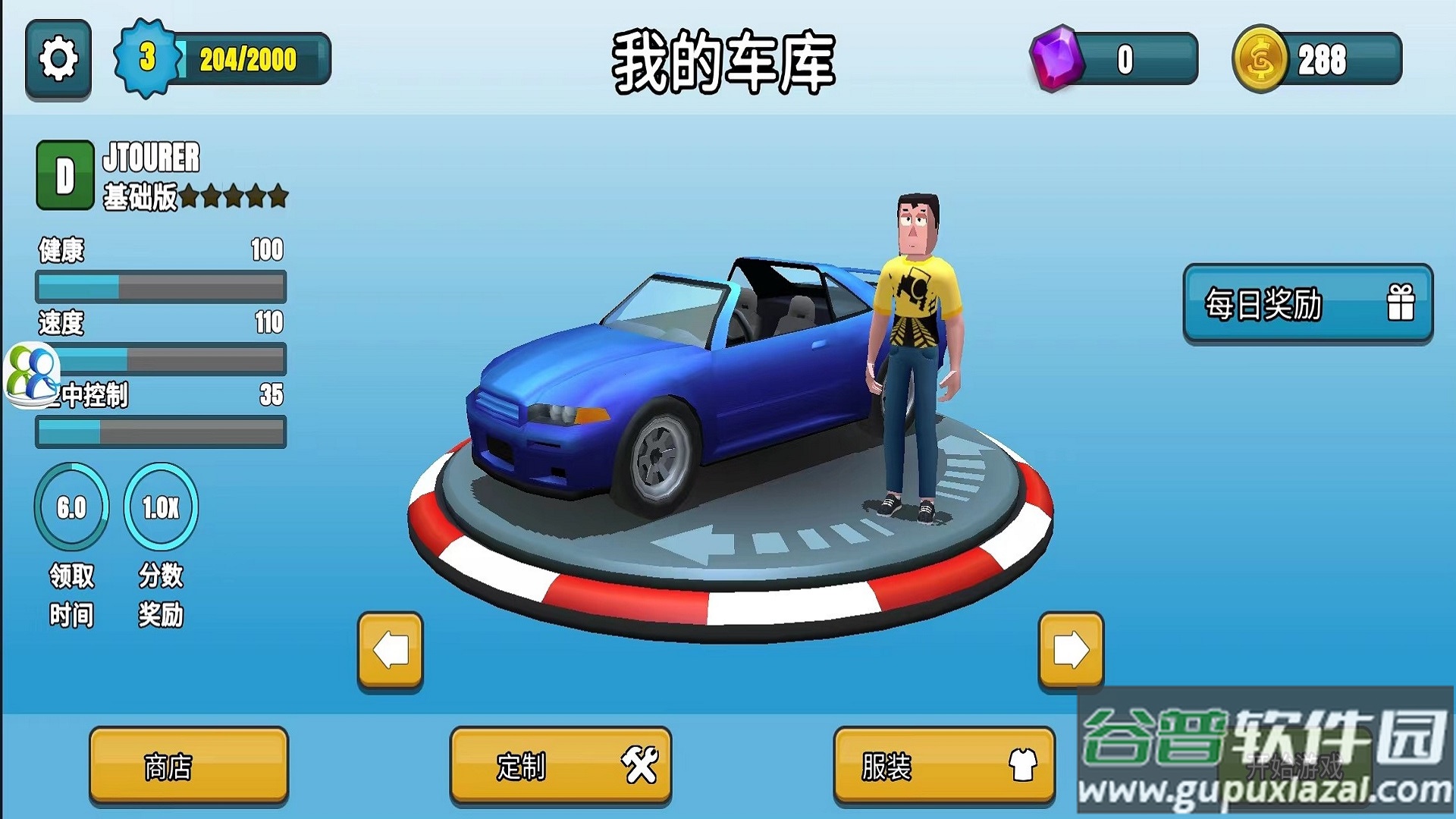Viewport: 1456px width, 819px height.
Task: Open the 商店 shop
Action: pyautogui.click(x=189, y=766)
